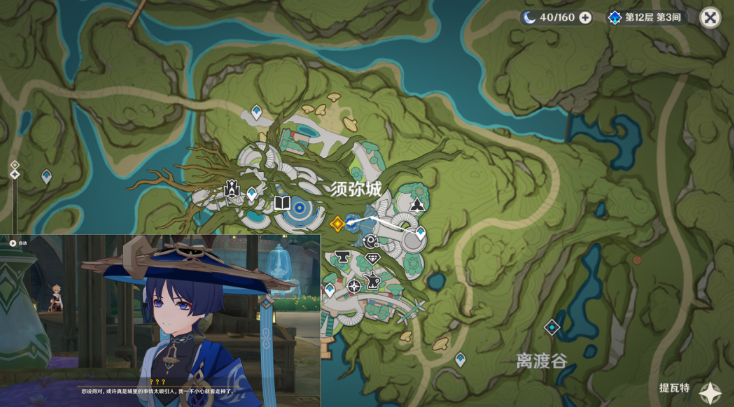Select the compass-style crosshair marker in the city
734x407 pixels.
pyautogui.click(x=354, y=286)
